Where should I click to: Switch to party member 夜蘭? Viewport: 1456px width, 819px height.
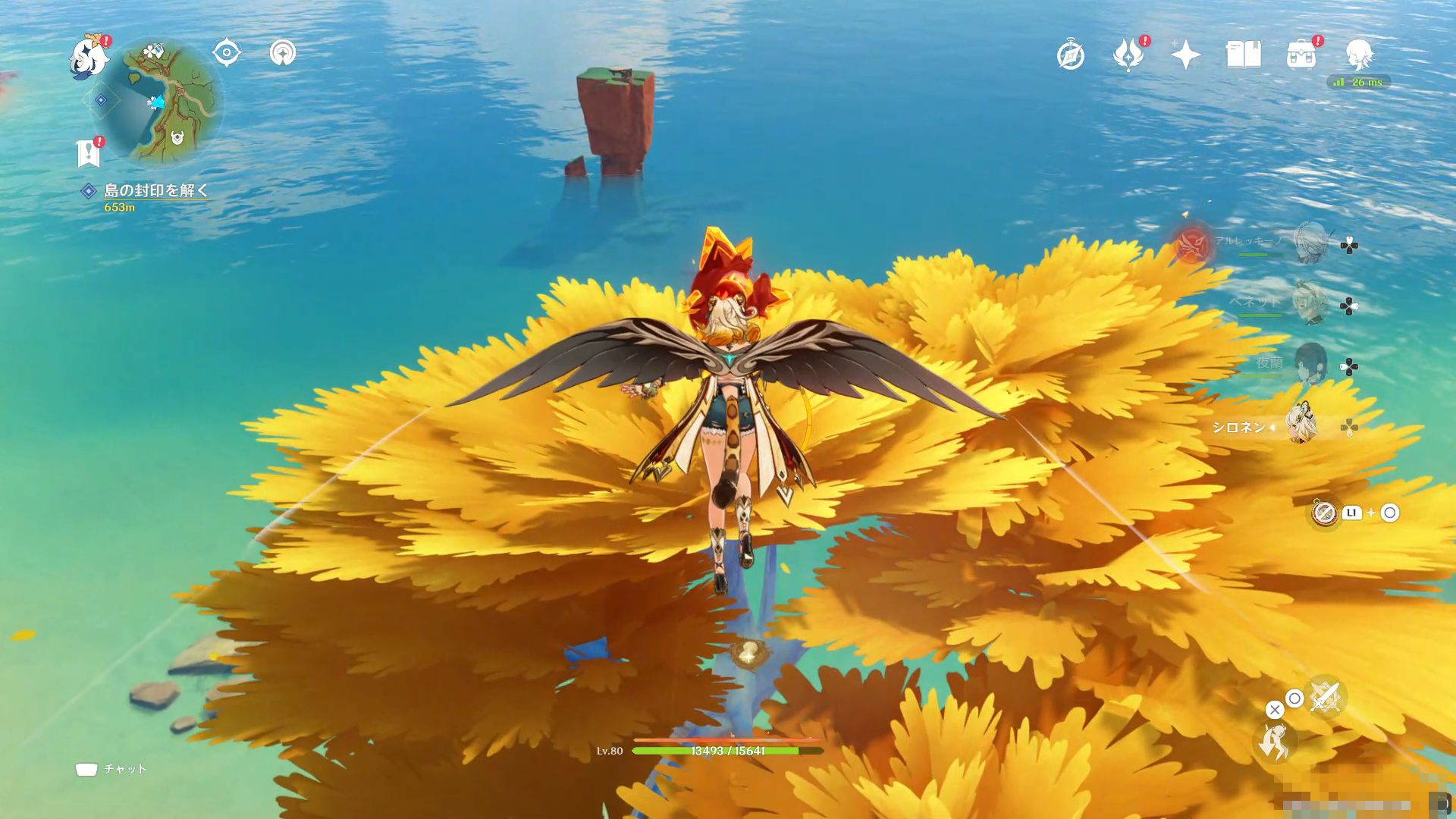[x=1310, y=364]
